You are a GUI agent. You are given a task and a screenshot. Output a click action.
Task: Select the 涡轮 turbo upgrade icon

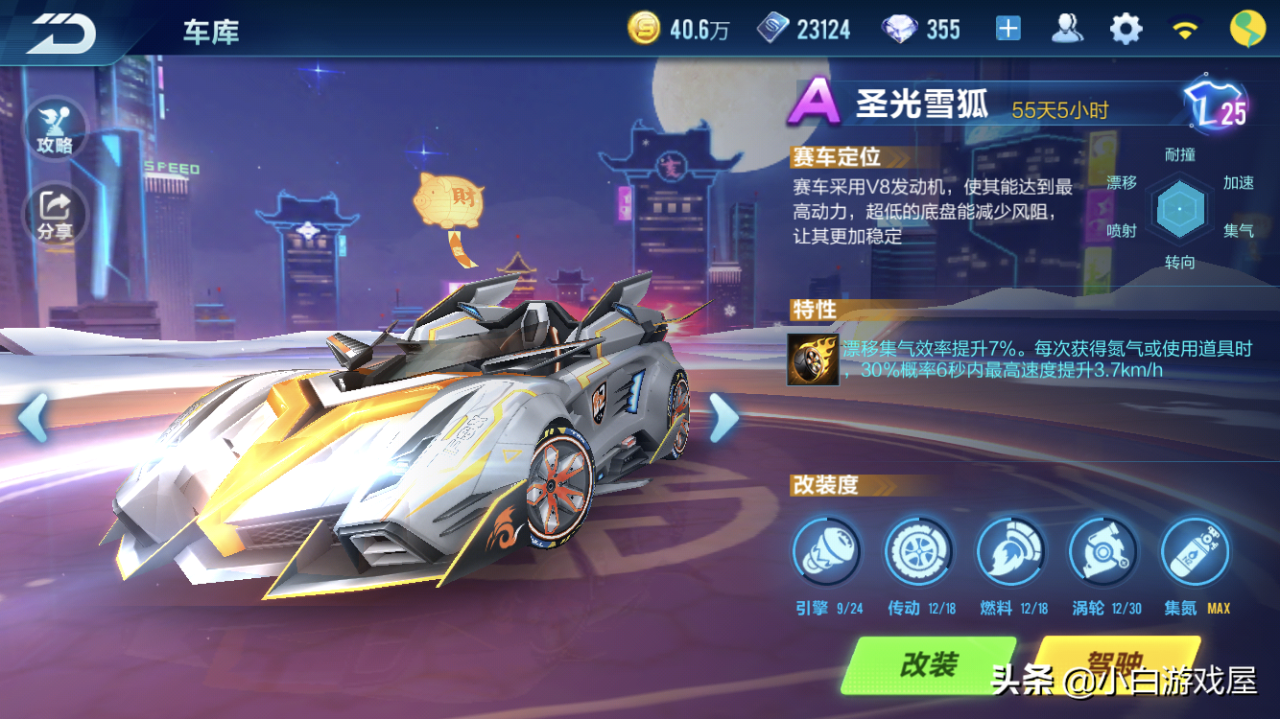pyautogui.click(x=1102, y=551)
